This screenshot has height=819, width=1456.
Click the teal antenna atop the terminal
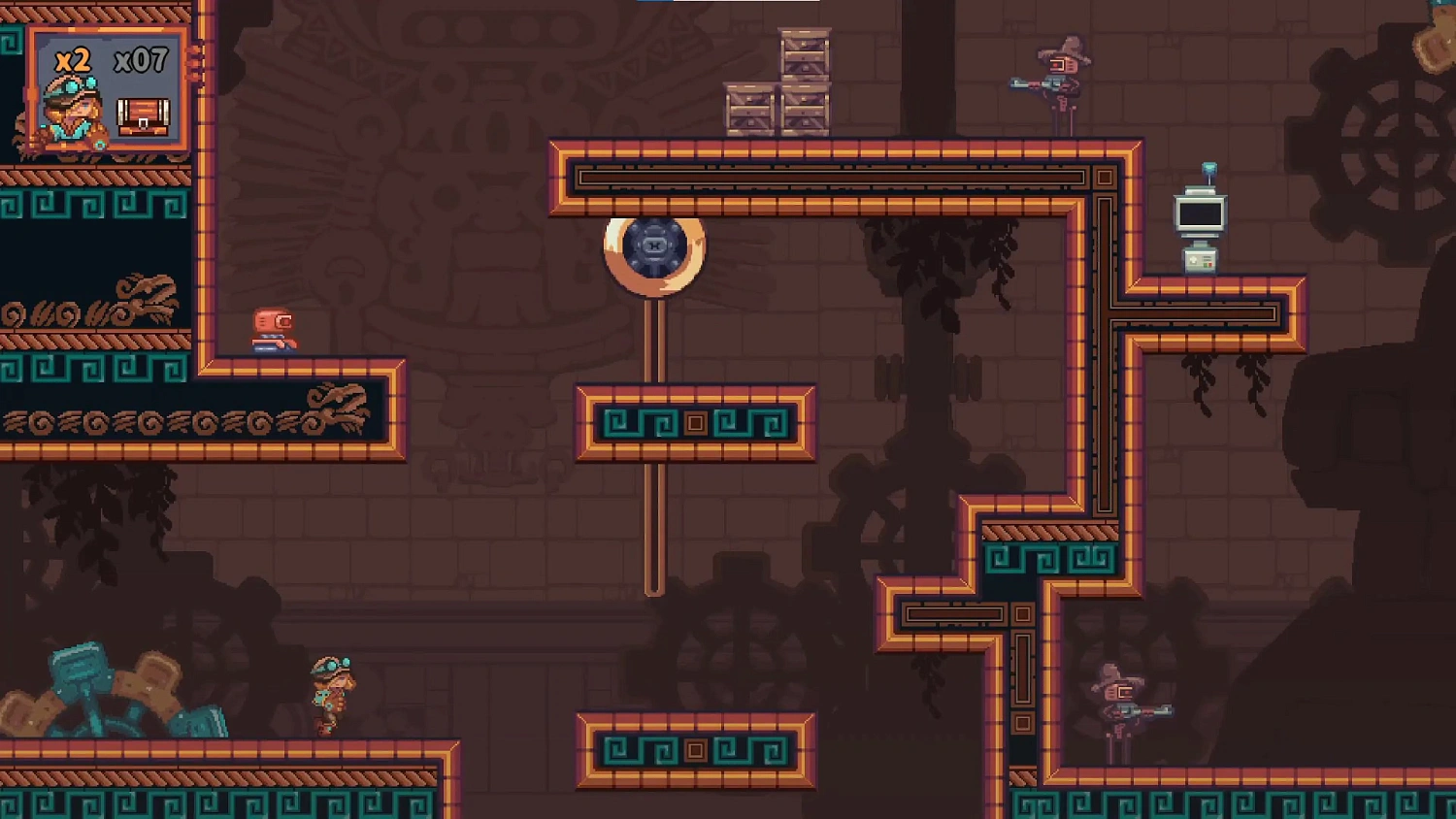(1209, 169)
